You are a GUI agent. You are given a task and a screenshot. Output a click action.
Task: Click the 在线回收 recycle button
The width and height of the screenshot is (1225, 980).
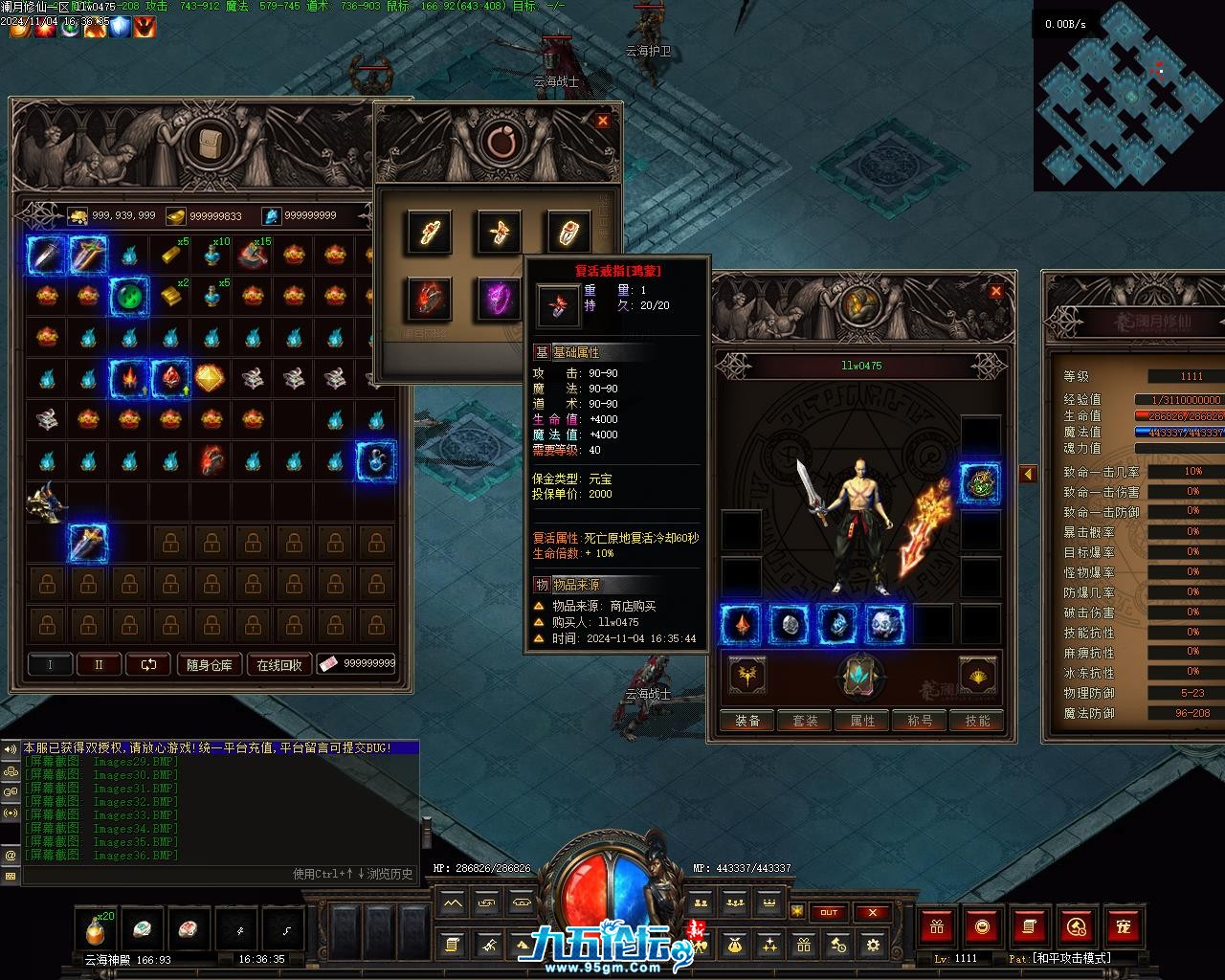(x=279, y=664)
